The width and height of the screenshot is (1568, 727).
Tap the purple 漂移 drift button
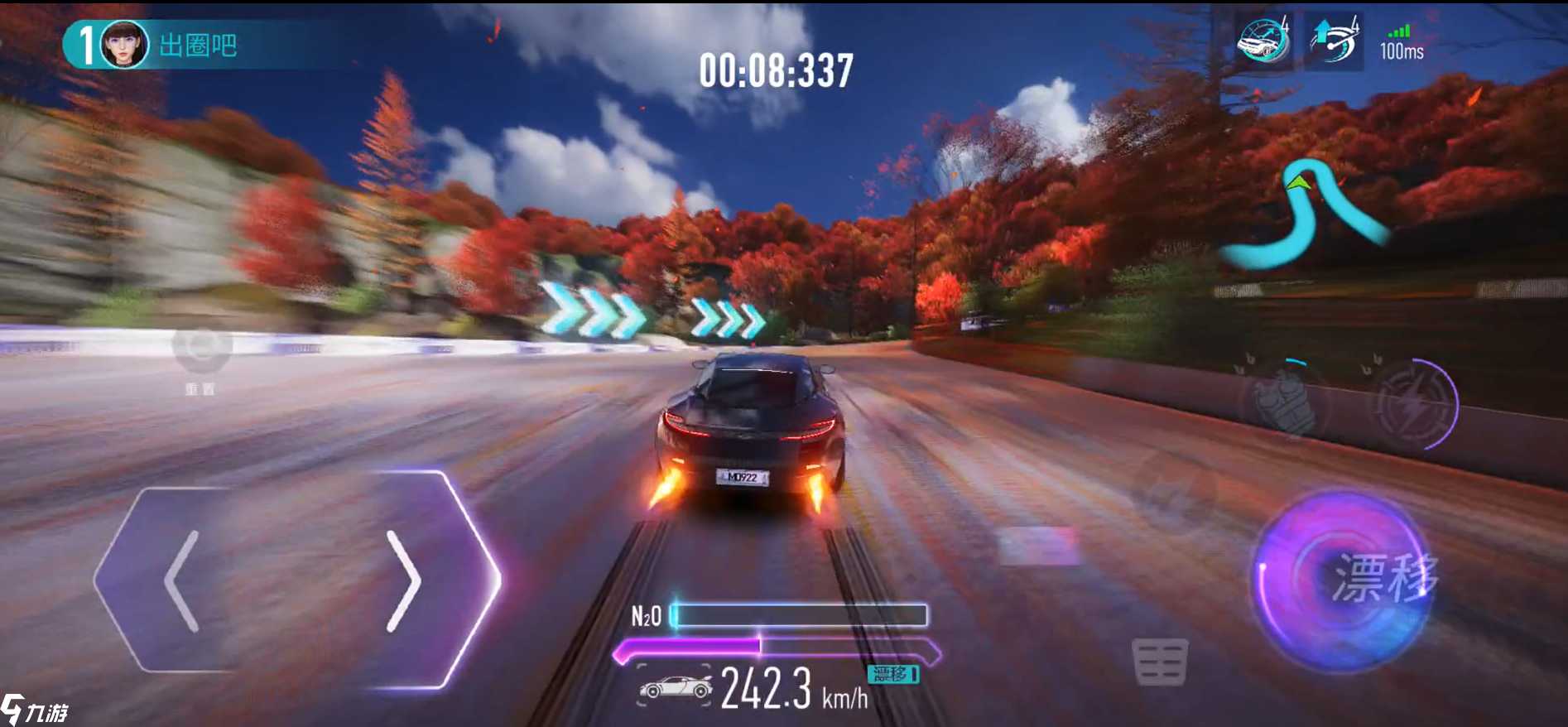(1343, 579)
